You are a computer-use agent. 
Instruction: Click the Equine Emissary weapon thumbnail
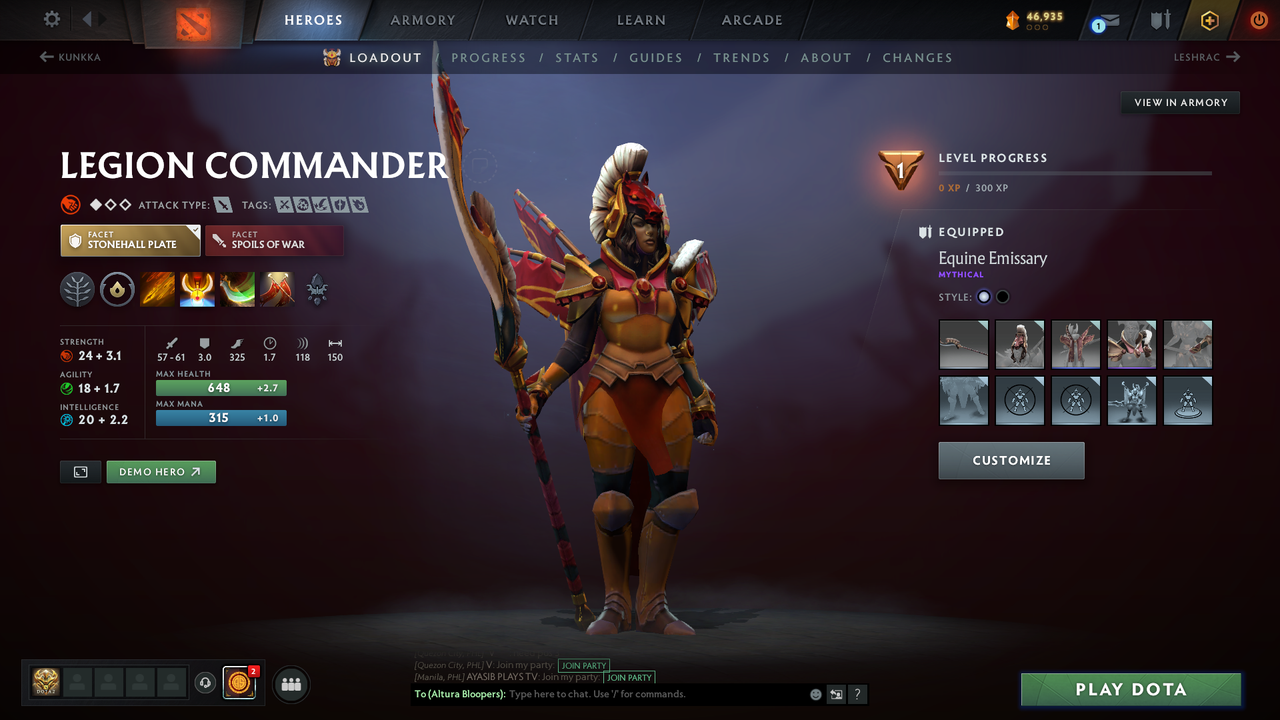coord(963,344)
